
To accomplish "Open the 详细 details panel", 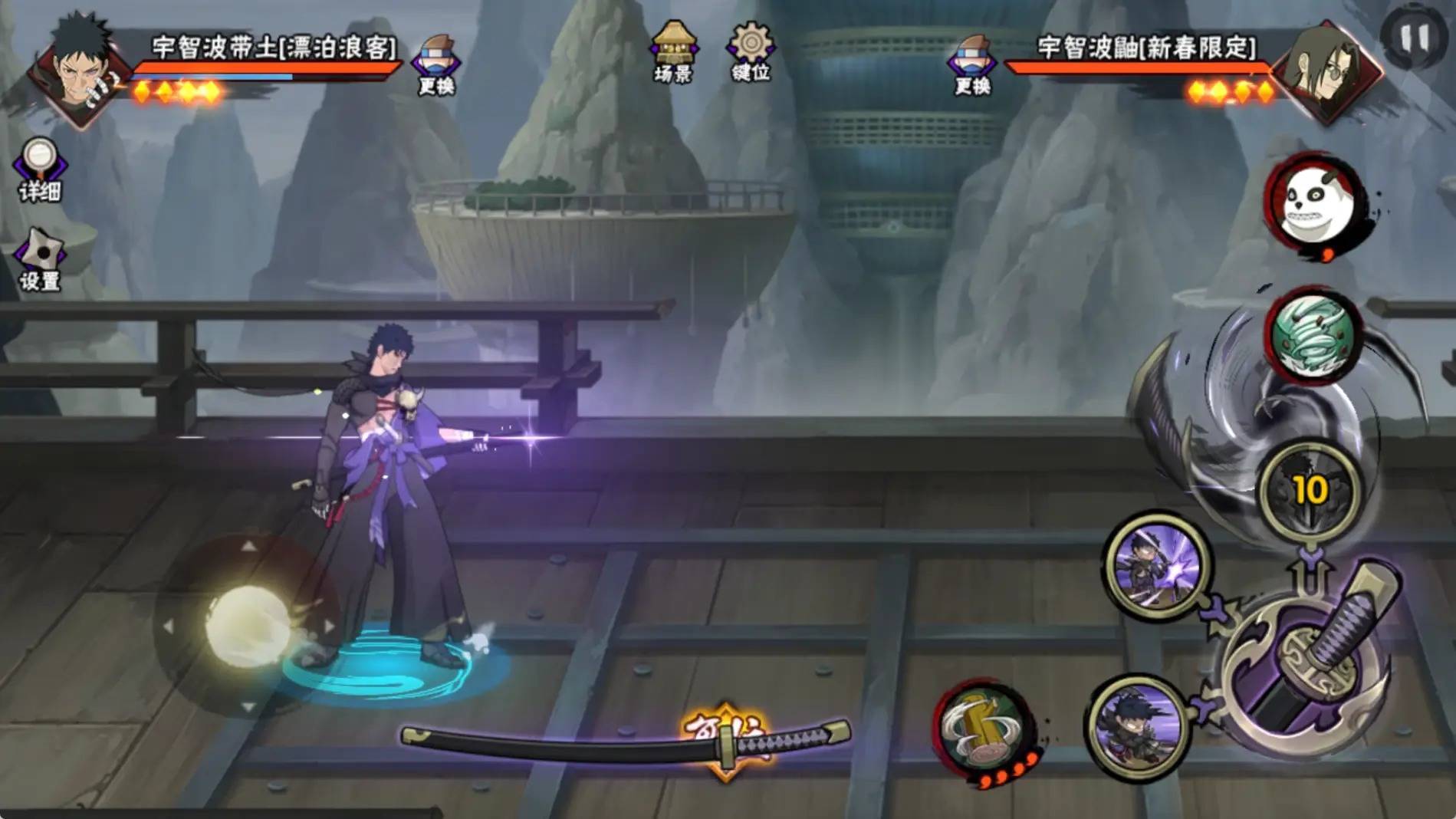I will coord(40,170).
